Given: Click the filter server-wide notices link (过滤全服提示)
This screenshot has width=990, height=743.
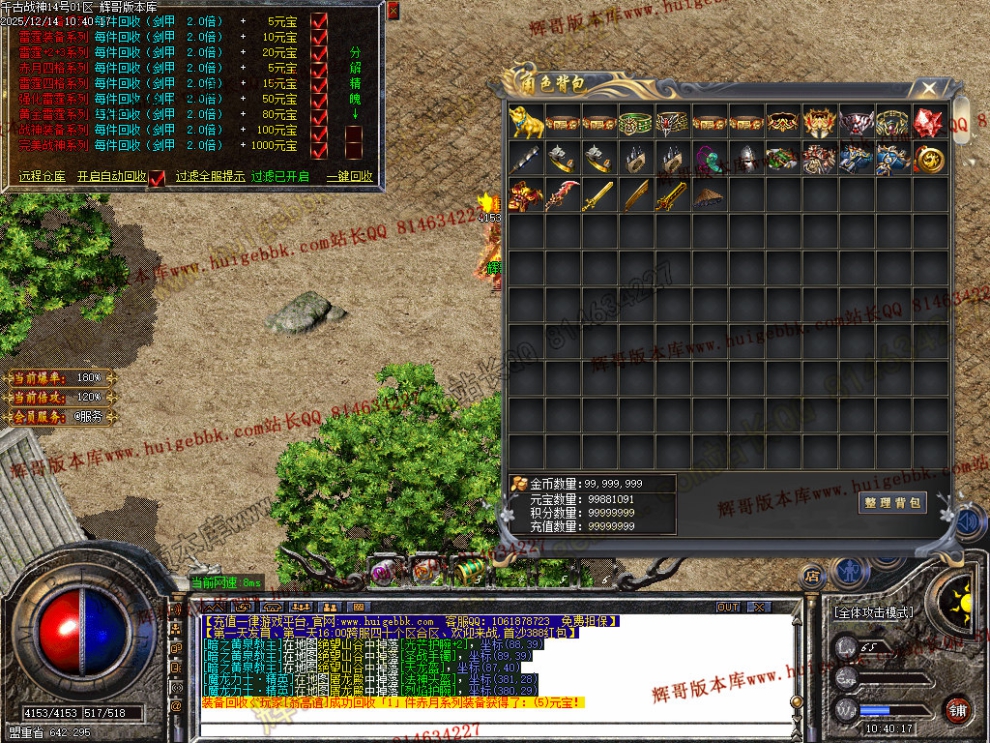Looking at the screenshot, I should 210,176.
